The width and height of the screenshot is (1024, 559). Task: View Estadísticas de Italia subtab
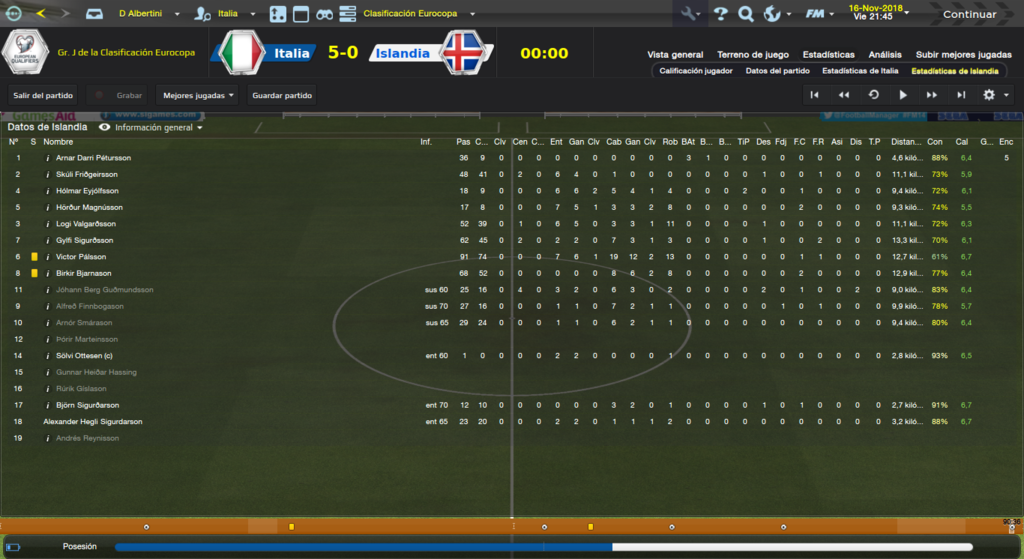(x=860, y=71)
